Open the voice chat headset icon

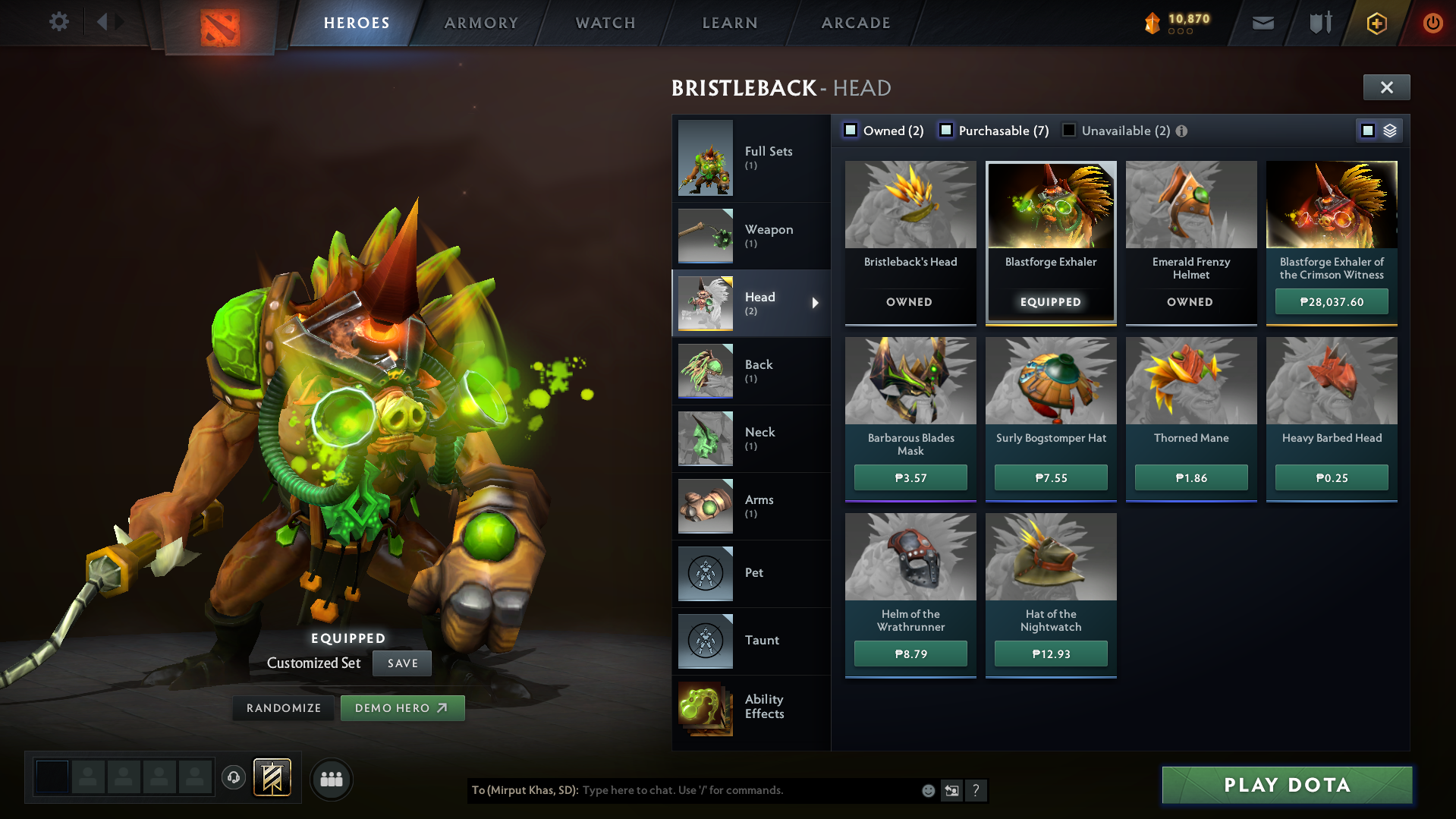[234, 778]
